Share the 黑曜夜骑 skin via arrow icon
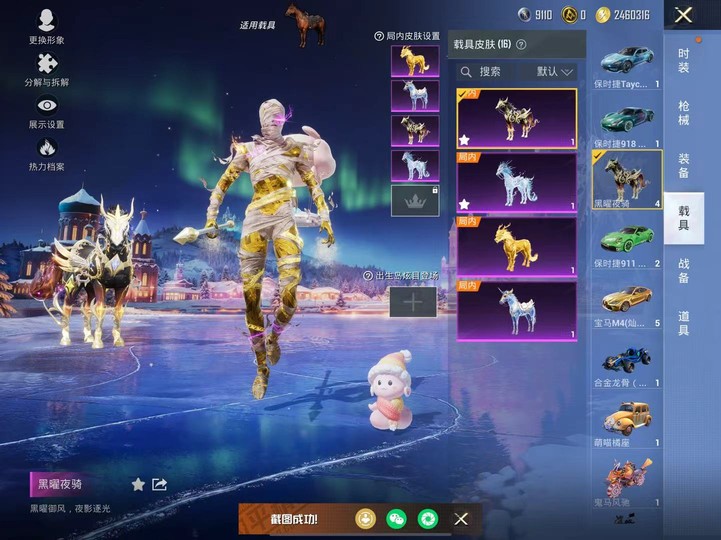721x540 pixels. point(159,485)
